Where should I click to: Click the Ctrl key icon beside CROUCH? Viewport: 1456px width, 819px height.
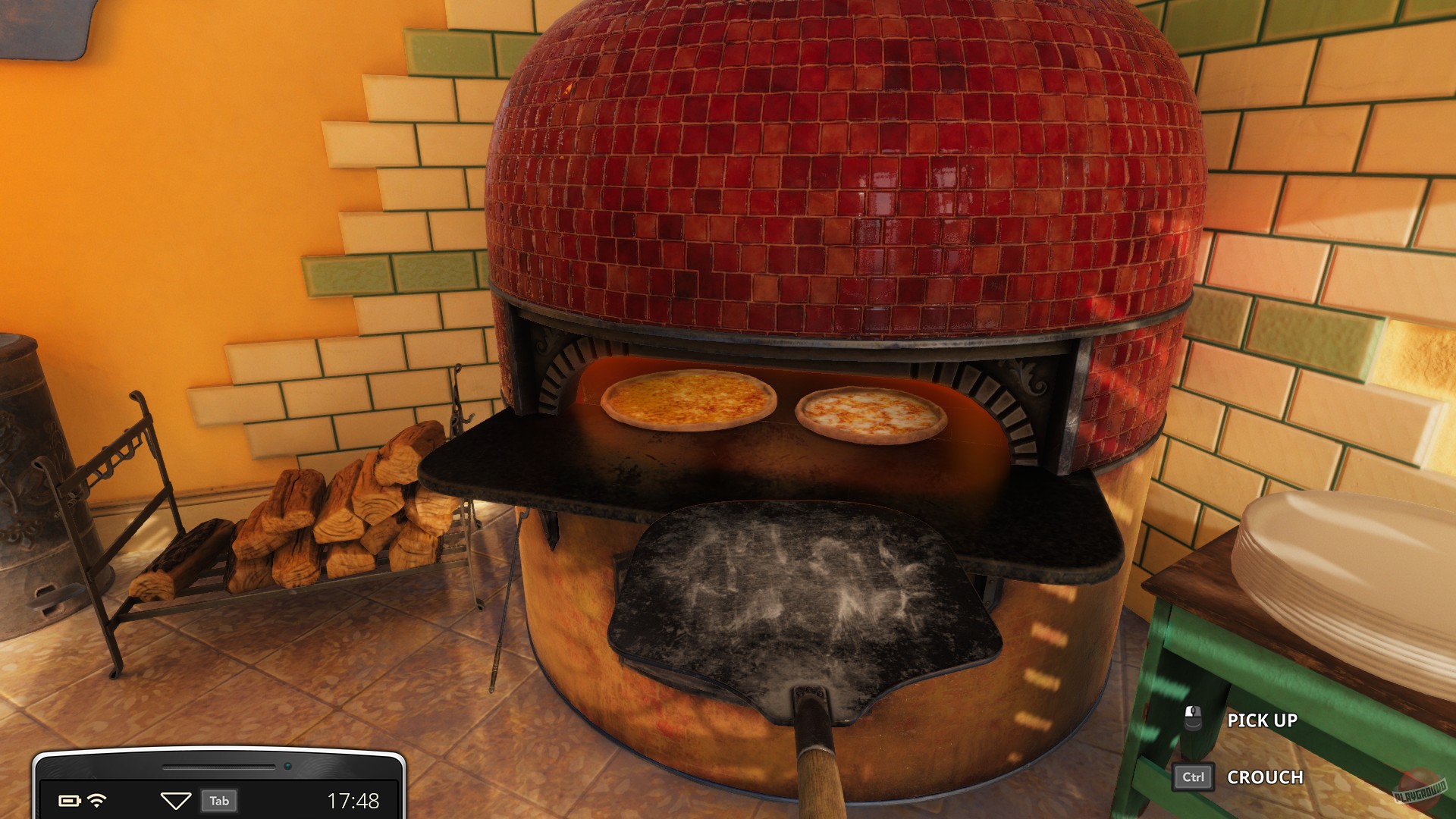(x=1193, y=777)
